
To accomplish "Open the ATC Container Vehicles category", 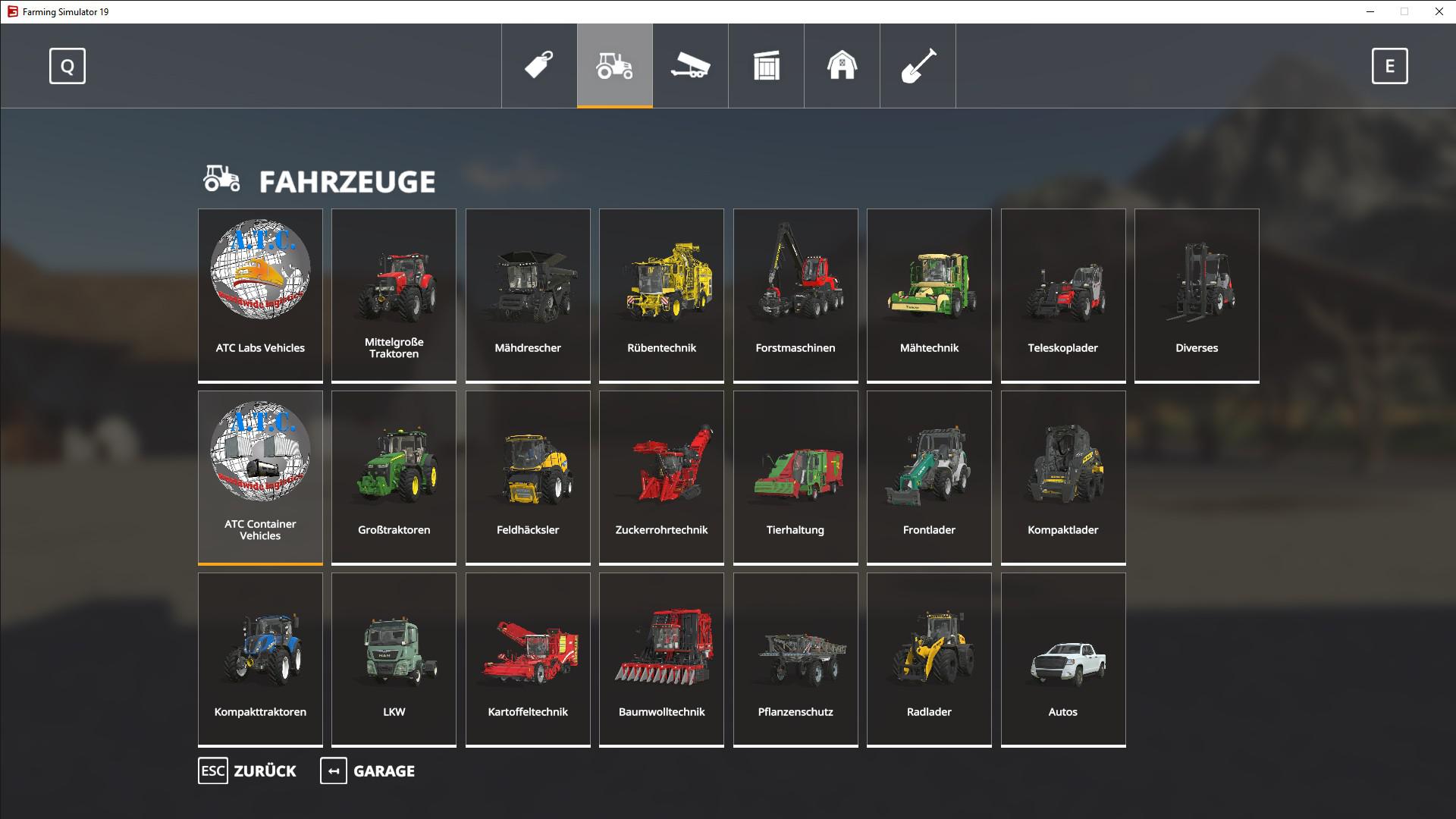I will (x=260, y=477).
